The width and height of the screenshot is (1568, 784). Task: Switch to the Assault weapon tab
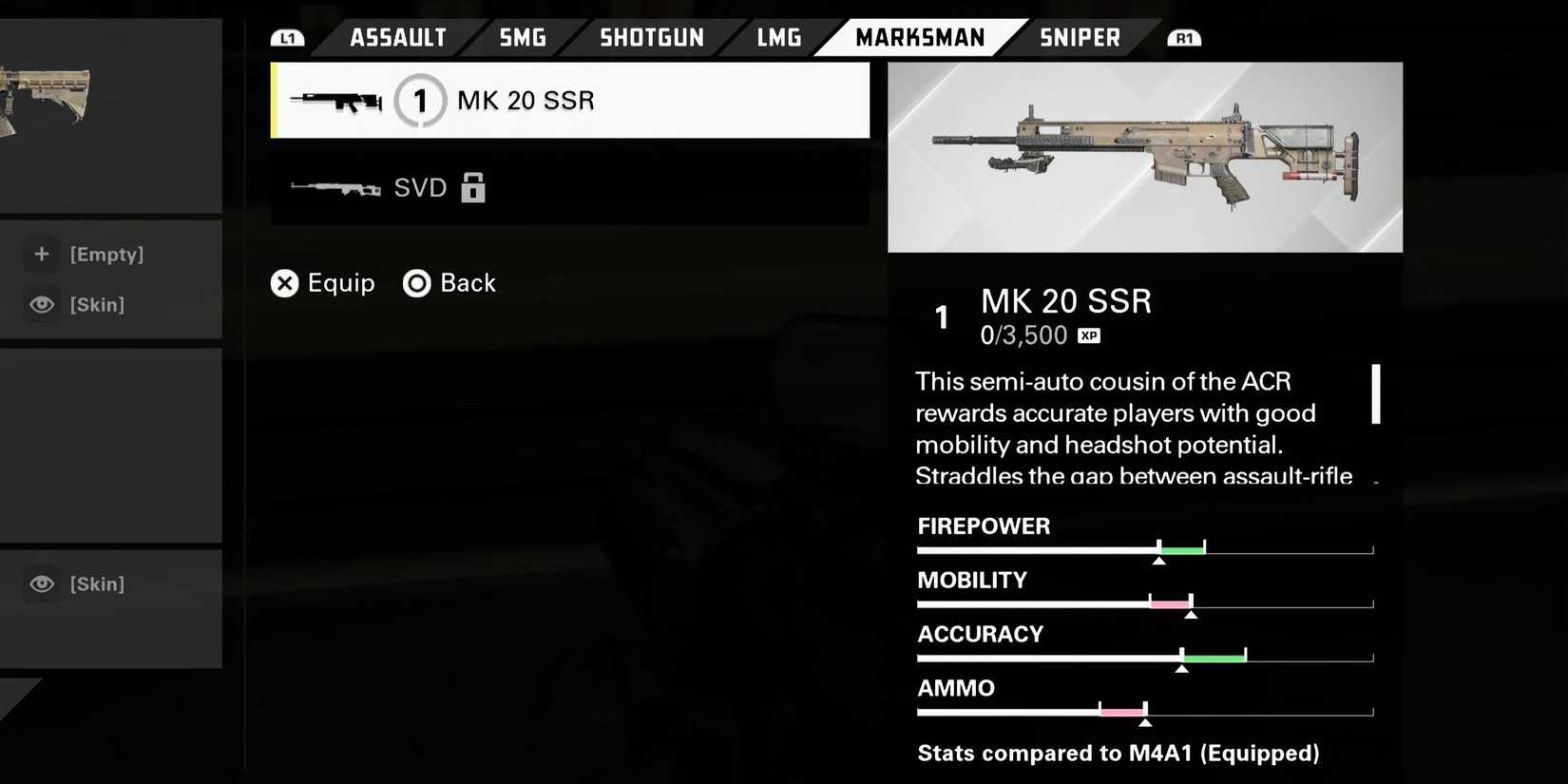(x=397, y=38)
